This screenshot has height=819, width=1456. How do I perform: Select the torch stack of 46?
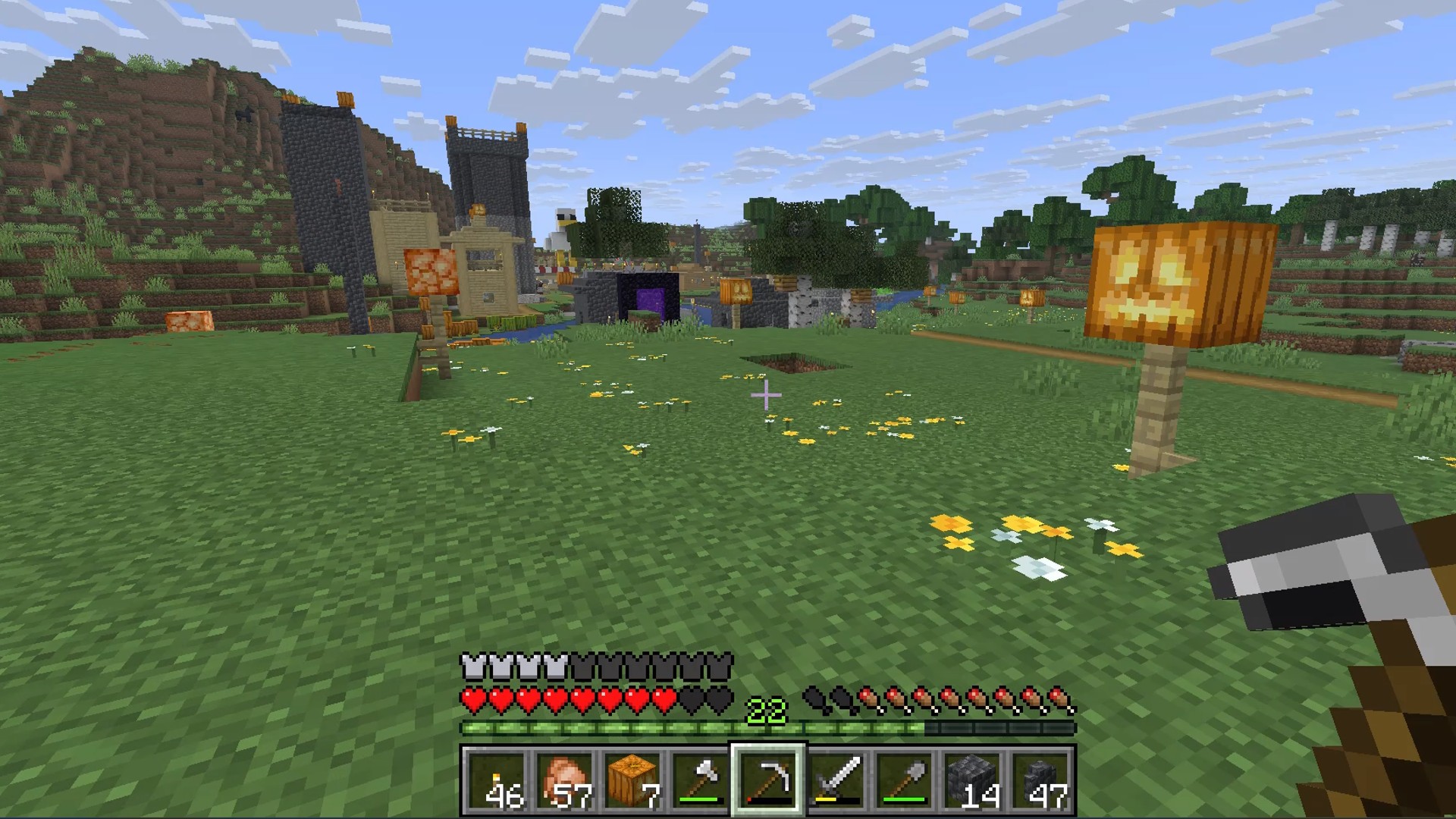[495, 780]
